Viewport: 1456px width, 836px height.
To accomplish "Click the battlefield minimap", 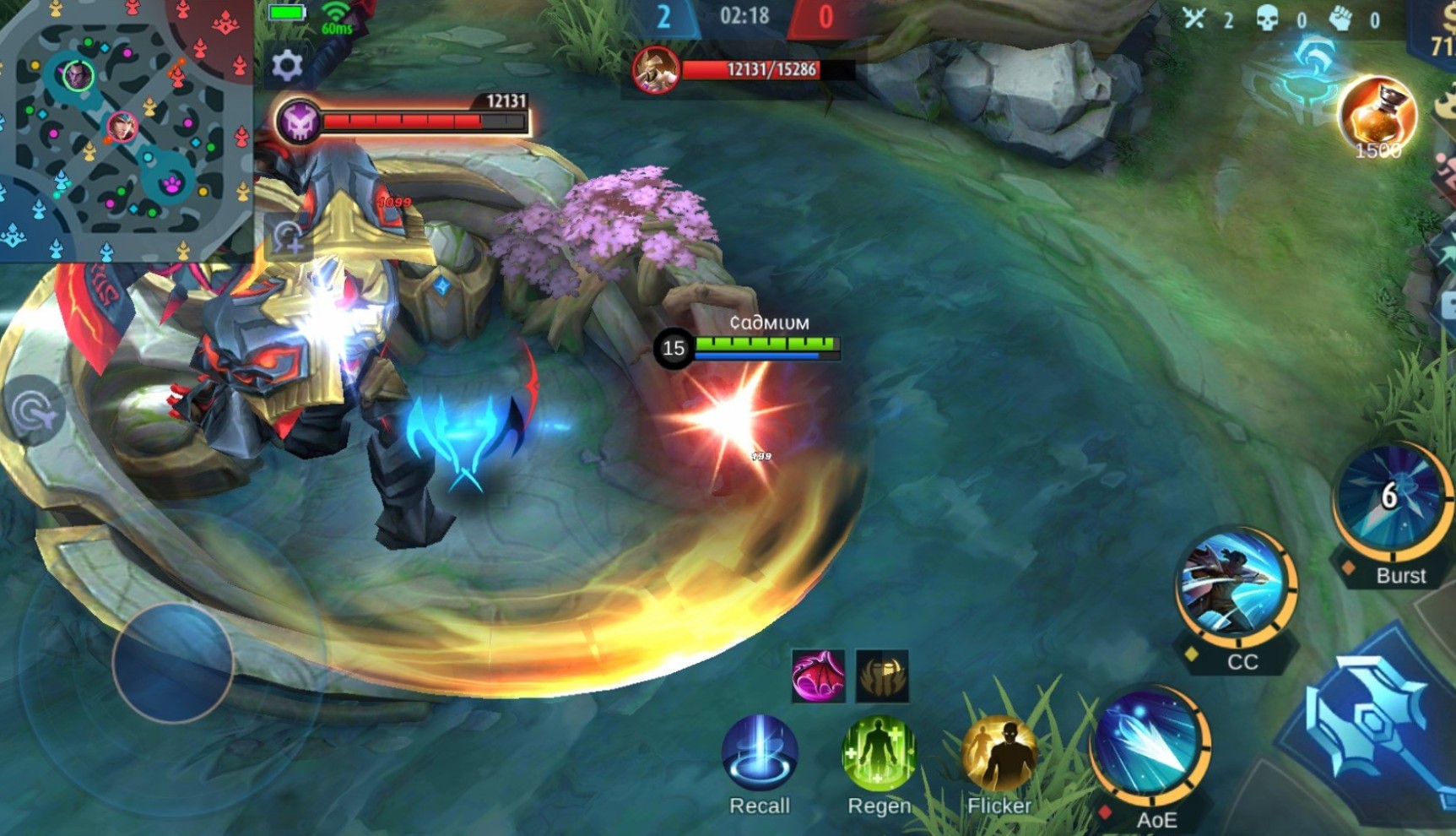I will point(125,129).
